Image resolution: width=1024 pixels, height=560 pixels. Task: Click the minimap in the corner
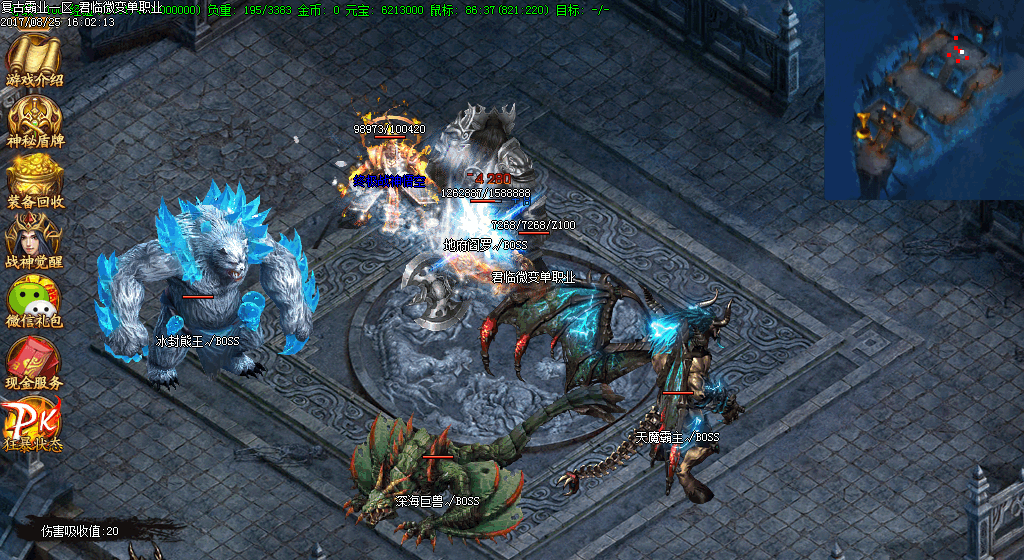point(923,99)
